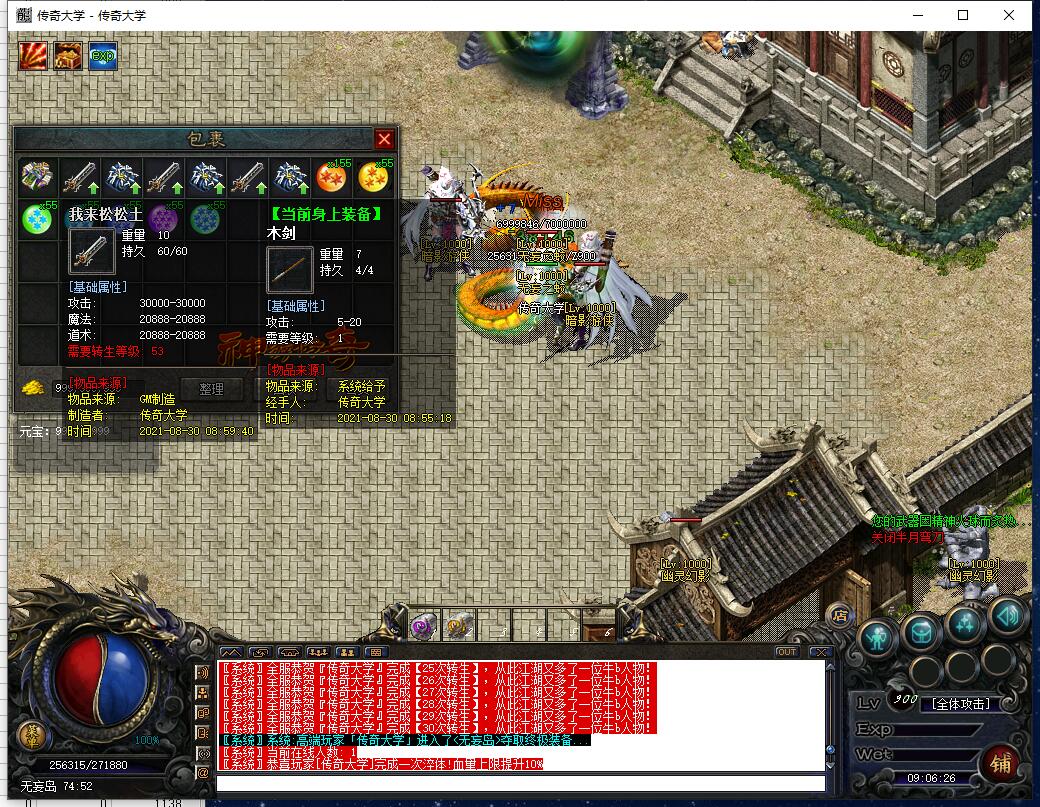
Task: Click the blue EXP buff icon
Action: click(102, 55)
